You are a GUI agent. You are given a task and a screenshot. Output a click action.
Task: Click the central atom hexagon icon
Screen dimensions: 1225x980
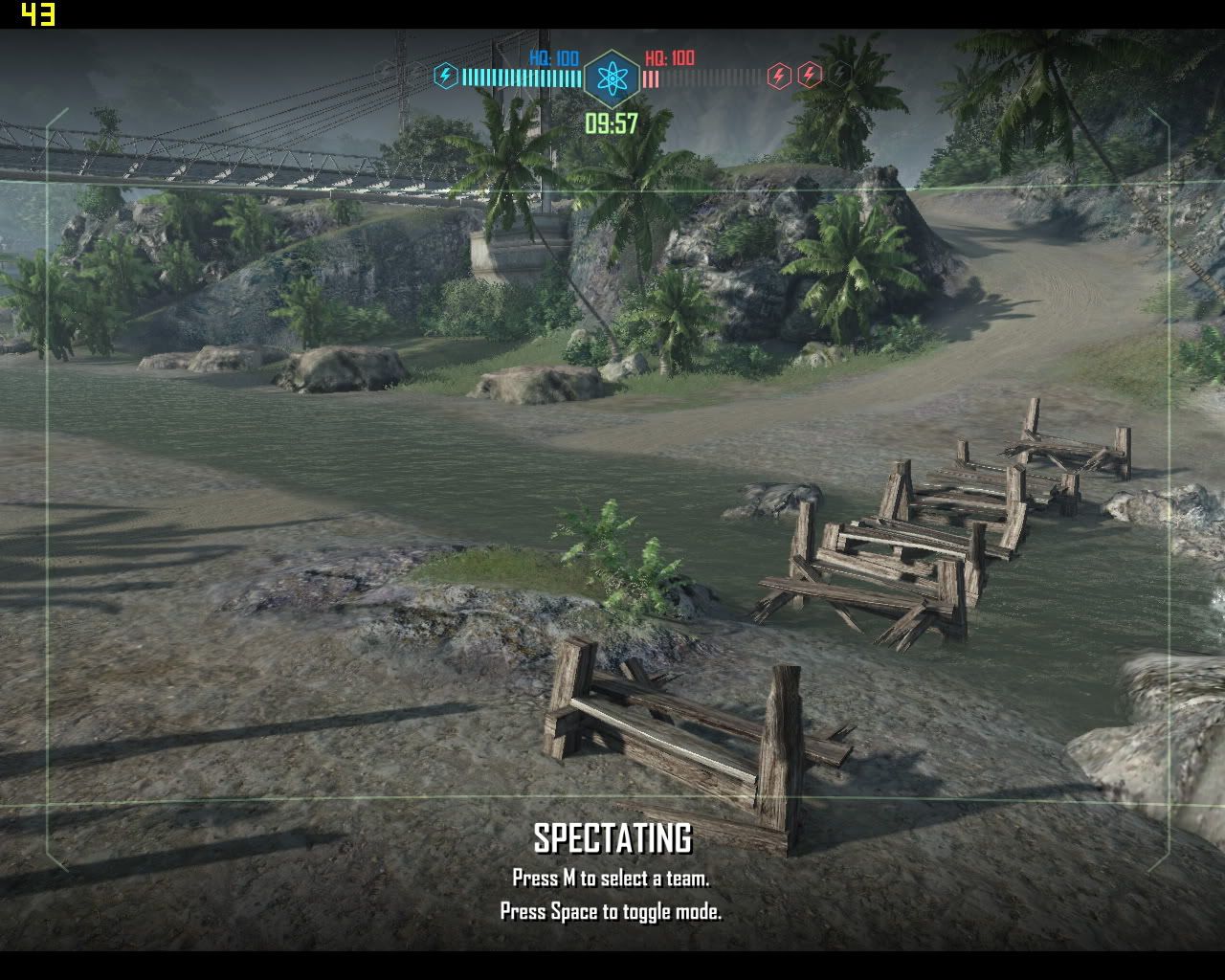point(612,78)
